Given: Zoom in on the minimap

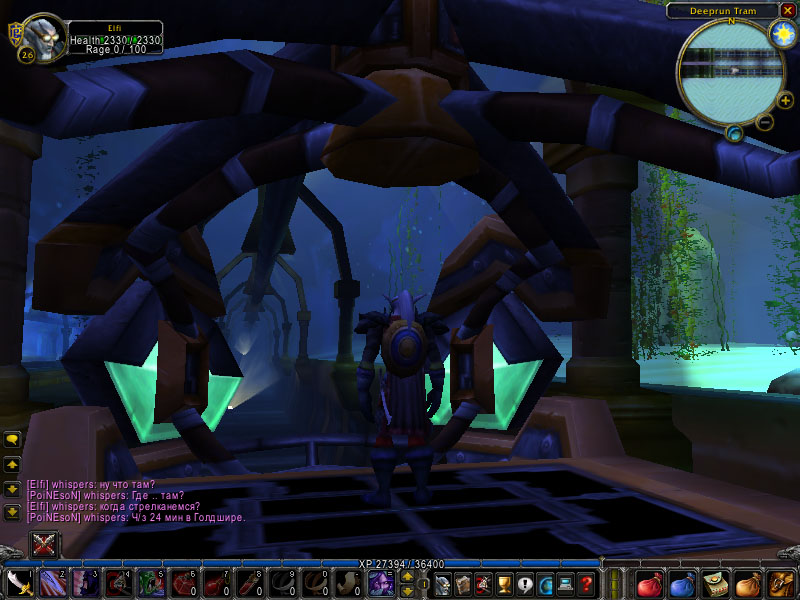Looking at the screenshot, I should point(785,100).
